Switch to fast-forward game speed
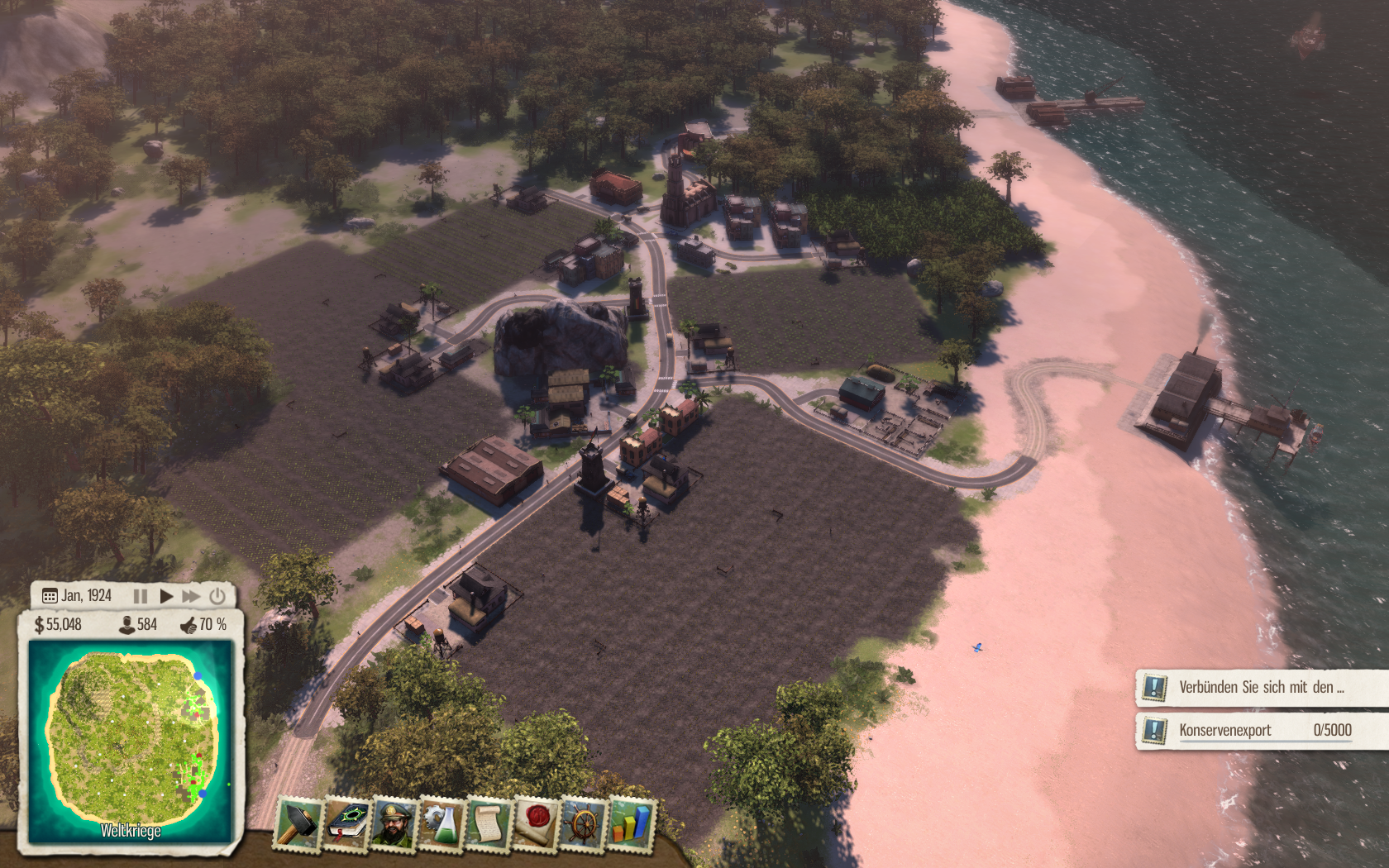 click(x=191, y=596)
